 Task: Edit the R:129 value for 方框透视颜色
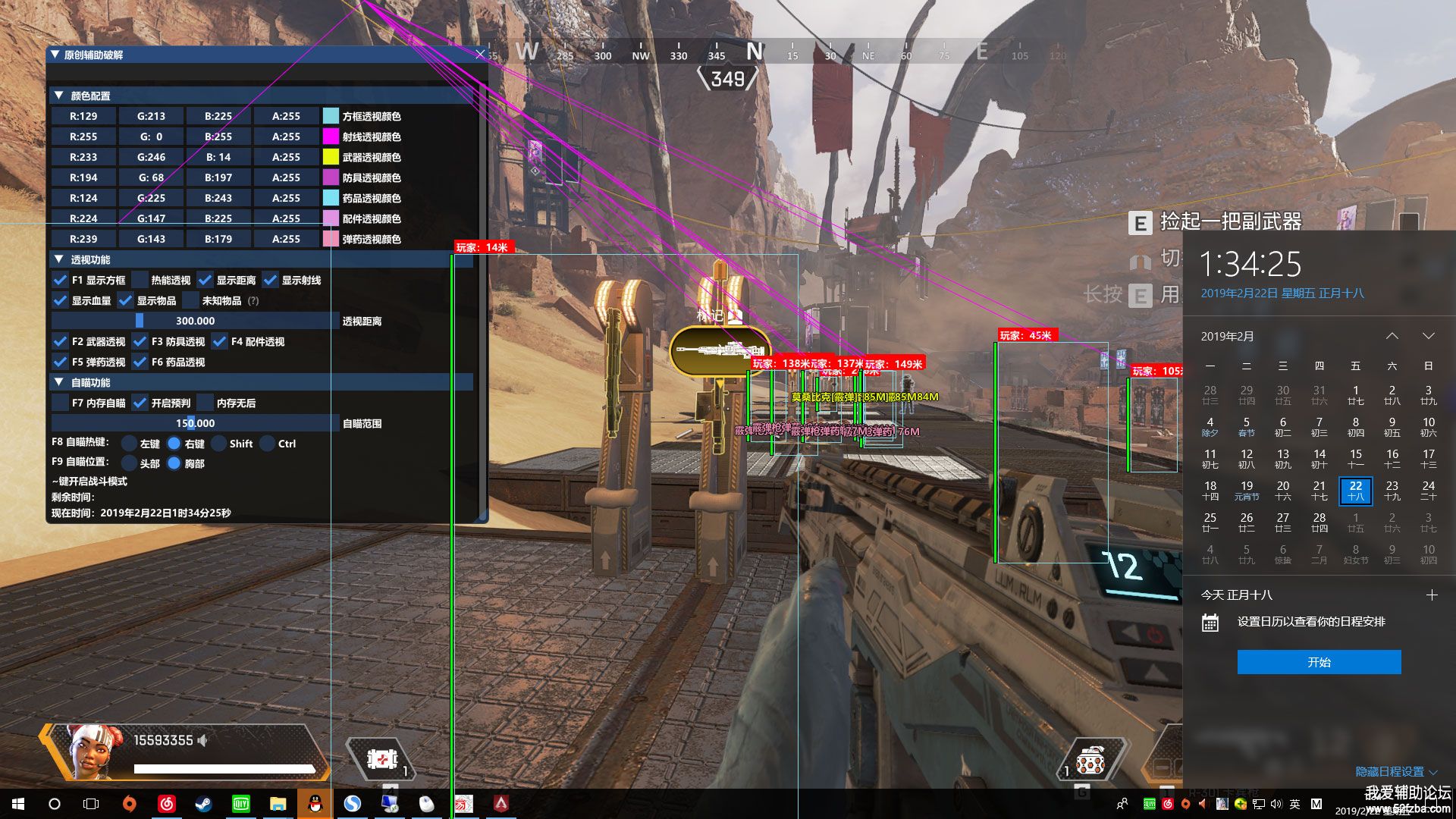[83, 116]
